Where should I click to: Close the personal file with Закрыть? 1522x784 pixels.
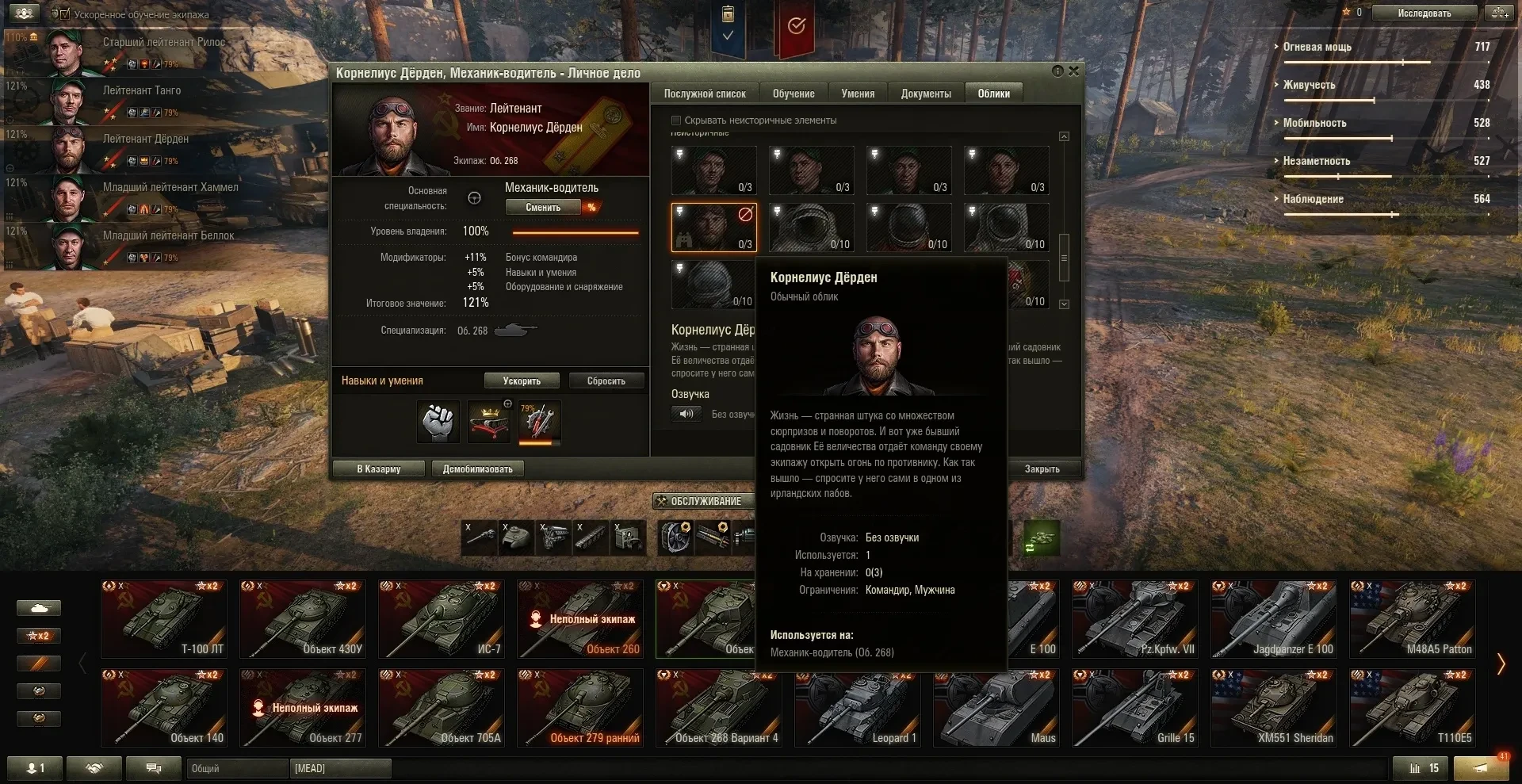(1042, 469)
